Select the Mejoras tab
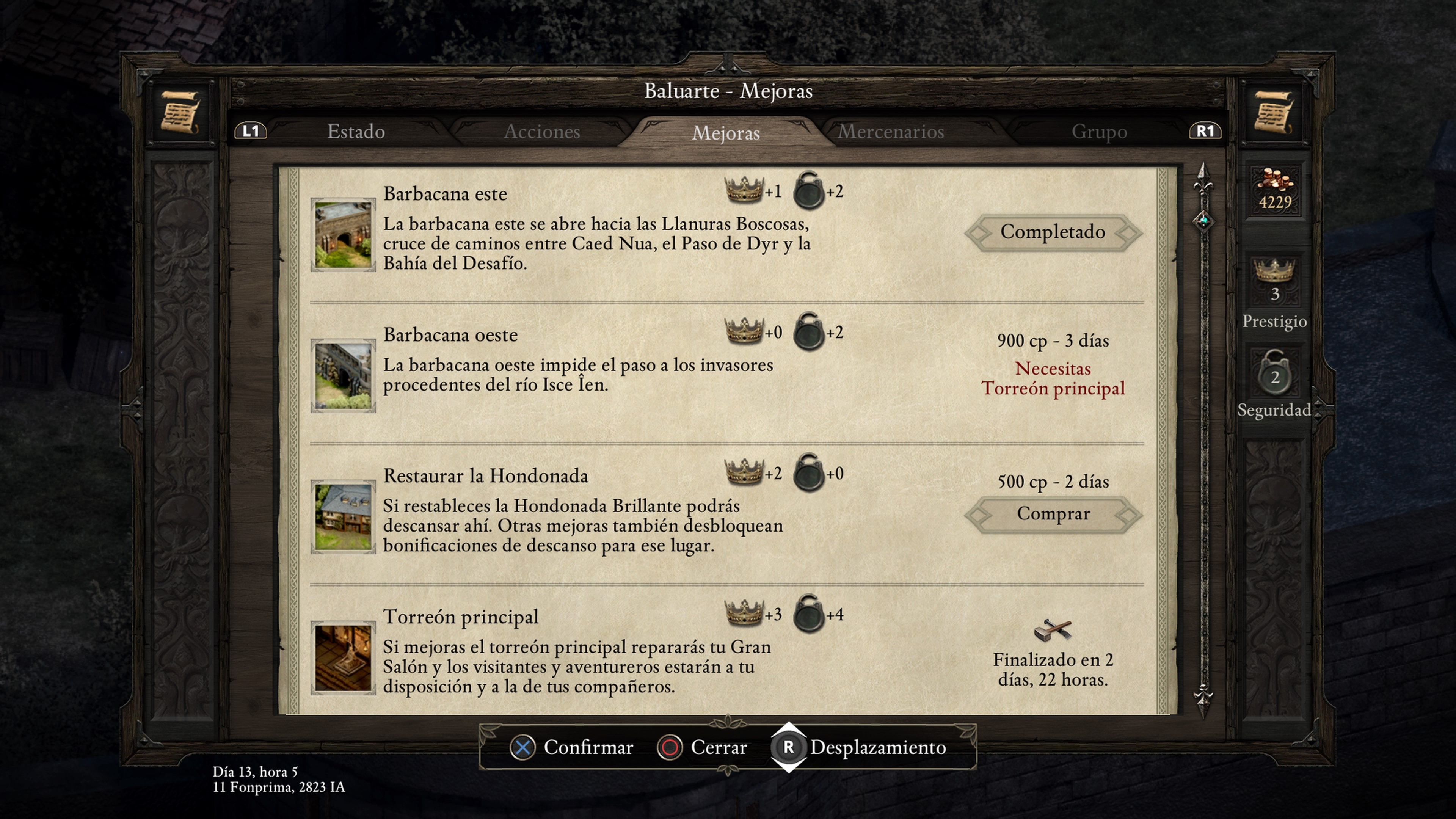Image resolution: width=1456 pixels, height=819 pixels. click(726, 133)
